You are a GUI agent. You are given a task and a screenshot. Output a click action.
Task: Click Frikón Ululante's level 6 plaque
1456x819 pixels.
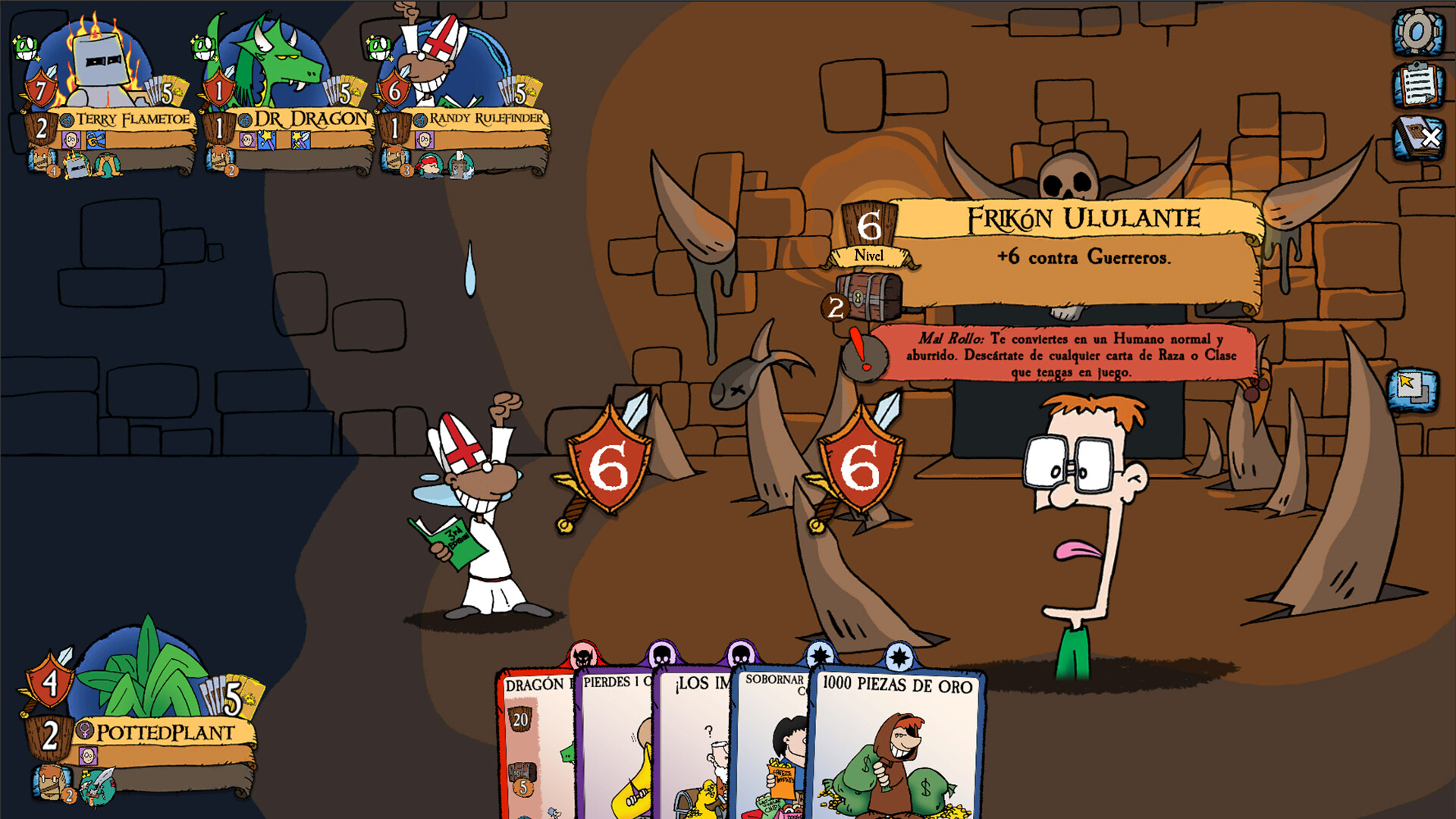pyautogui.click(x=868, y=226)
